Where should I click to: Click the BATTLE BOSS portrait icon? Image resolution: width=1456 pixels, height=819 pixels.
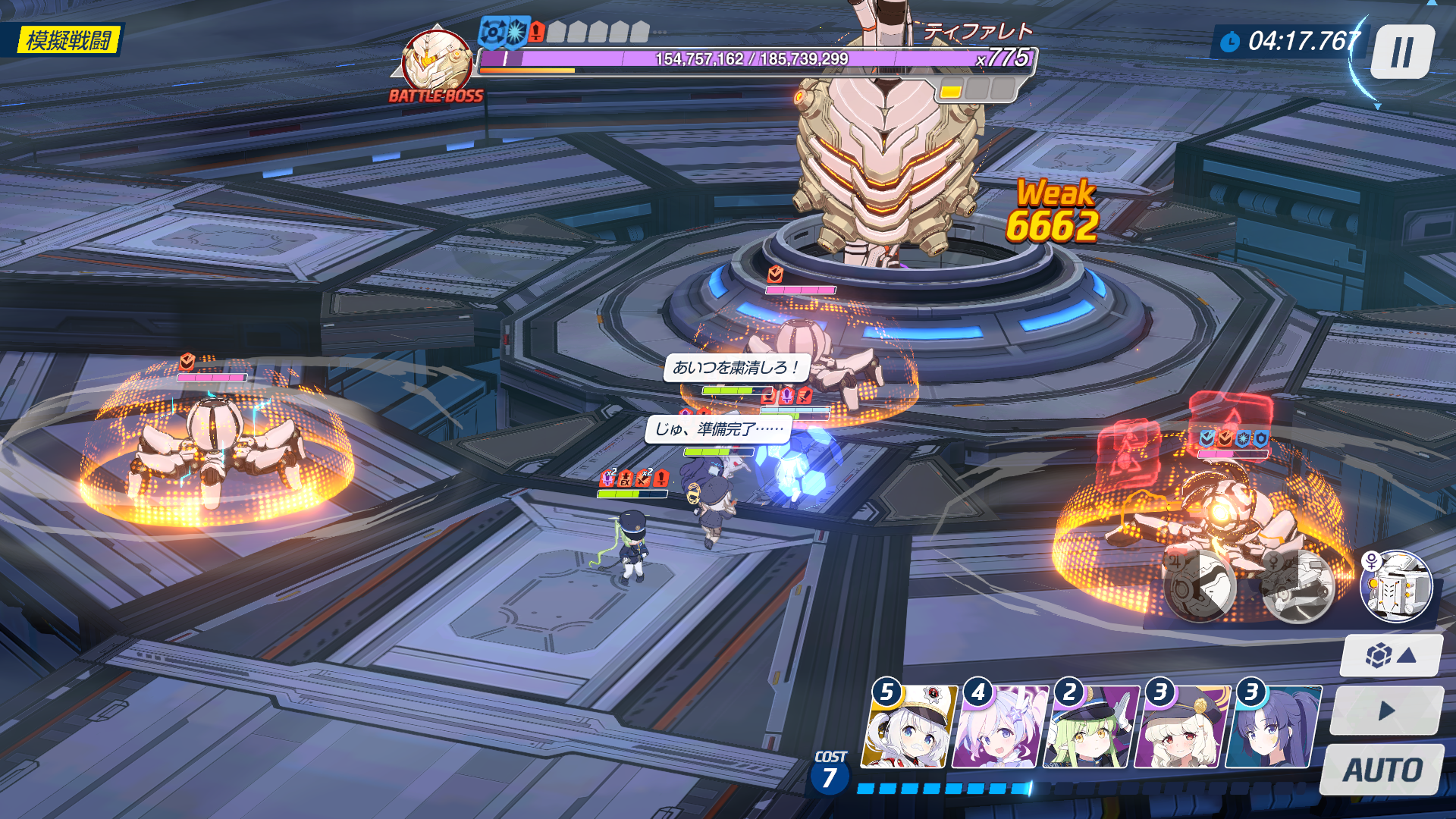436,61
